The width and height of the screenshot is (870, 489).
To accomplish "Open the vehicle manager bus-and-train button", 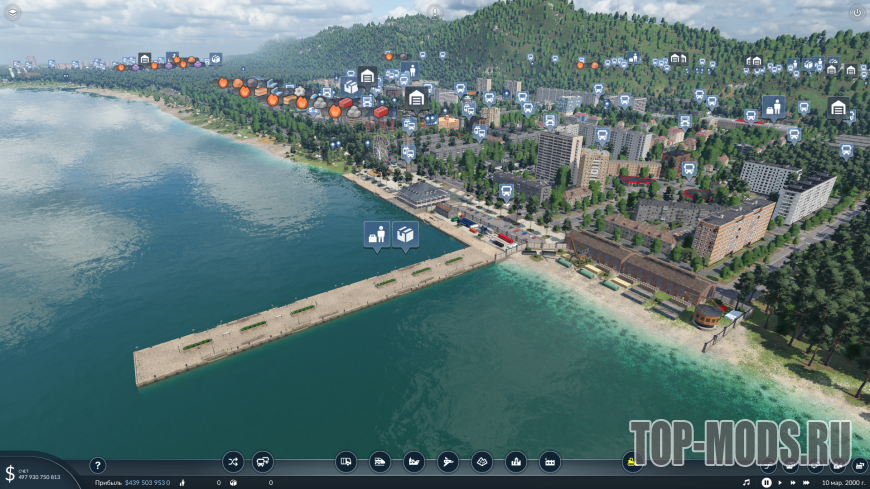I will point(263,461).
